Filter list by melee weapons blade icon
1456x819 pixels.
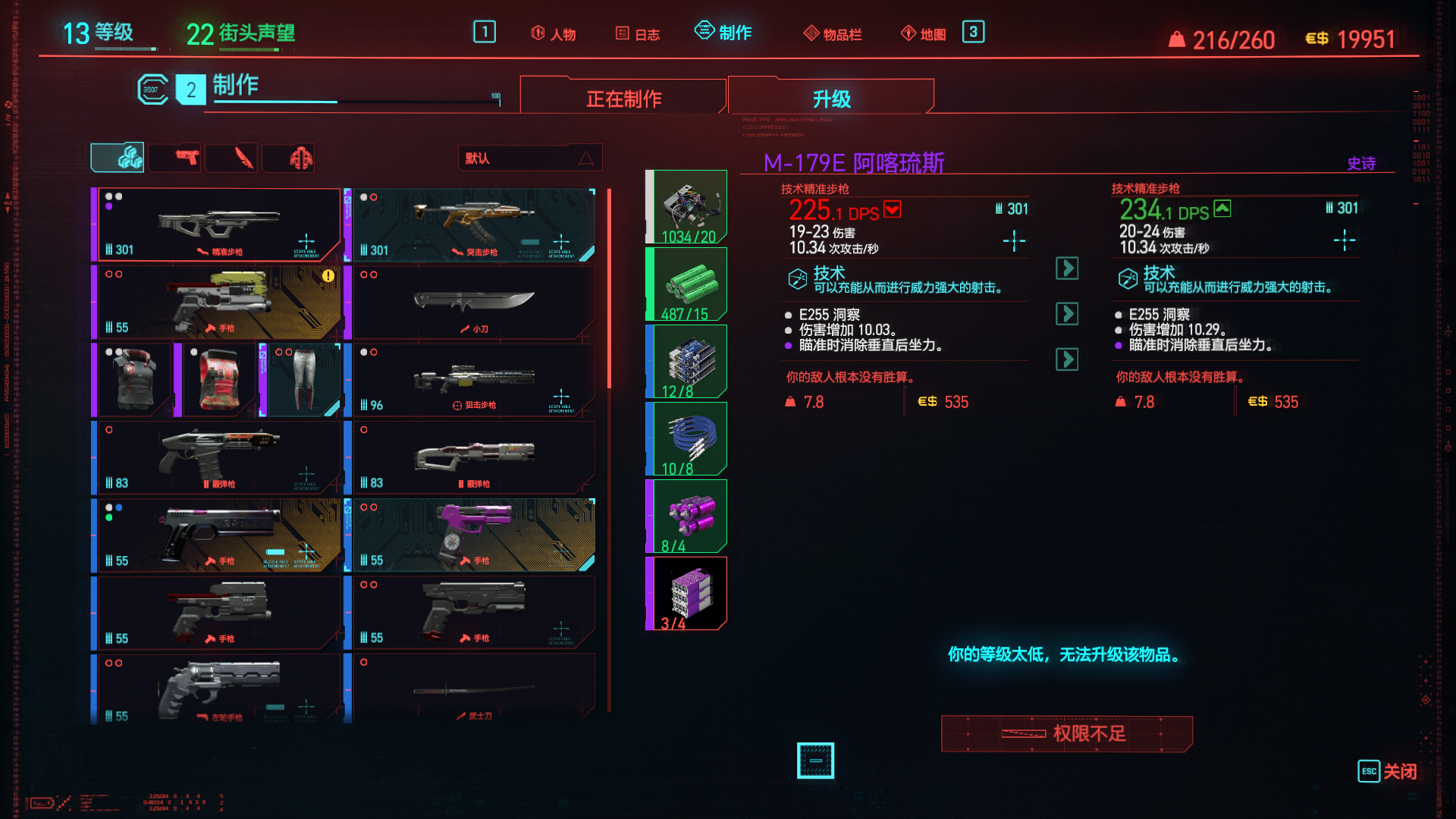[x=243, y=158]
